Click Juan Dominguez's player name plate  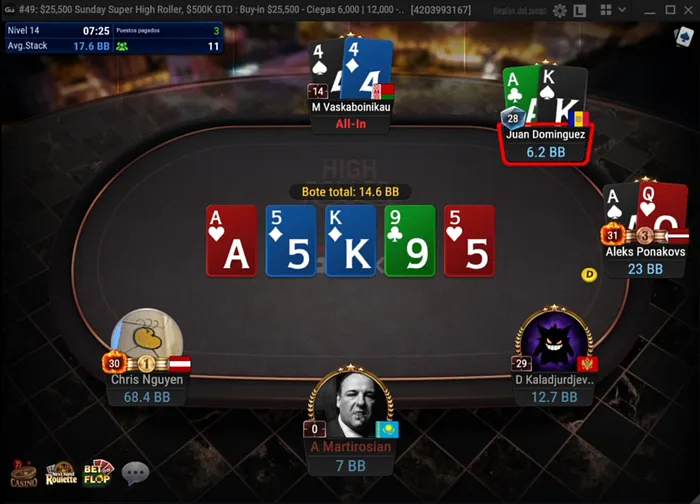tap(547, 143)
